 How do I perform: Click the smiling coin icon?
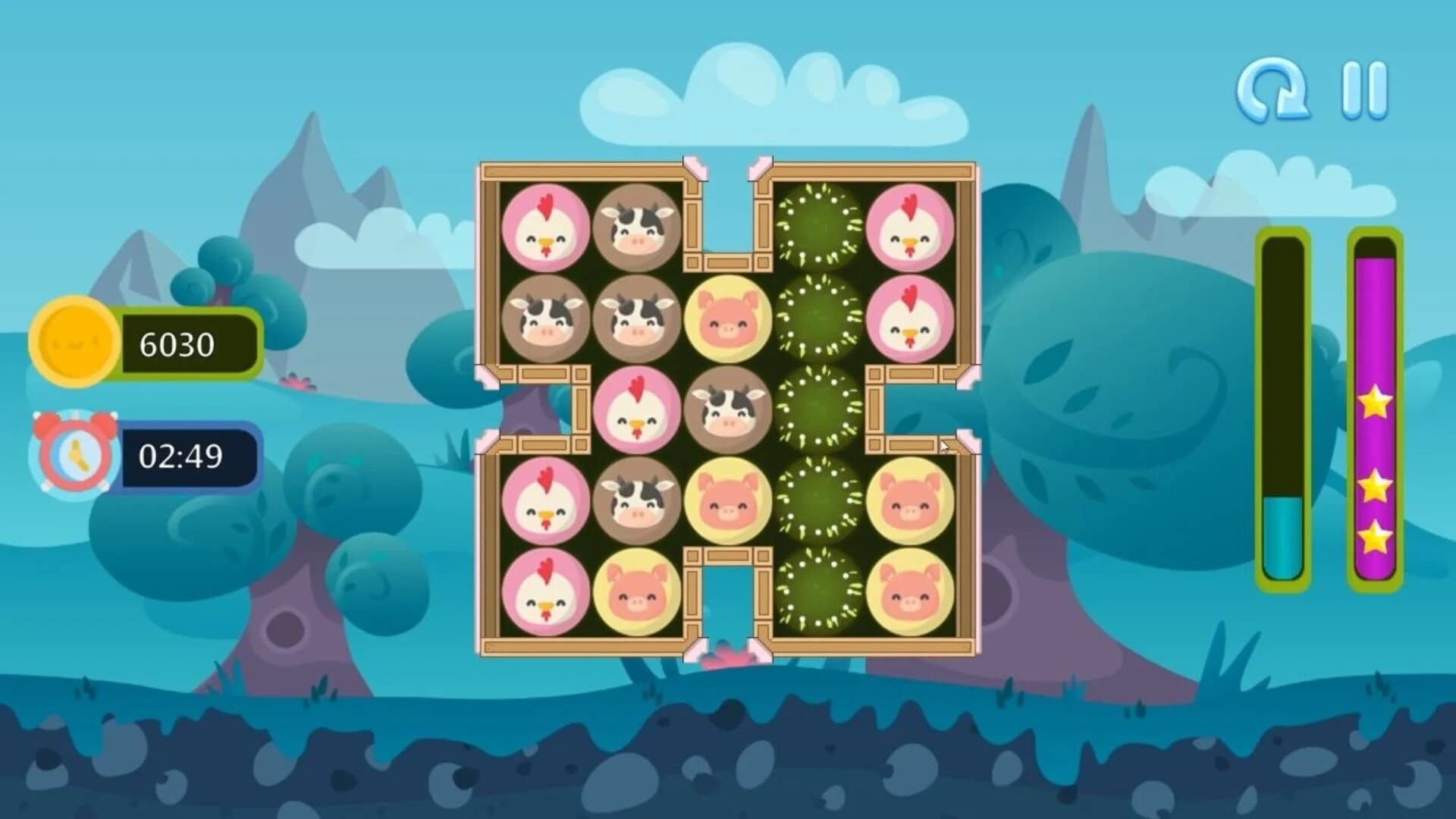76,343
